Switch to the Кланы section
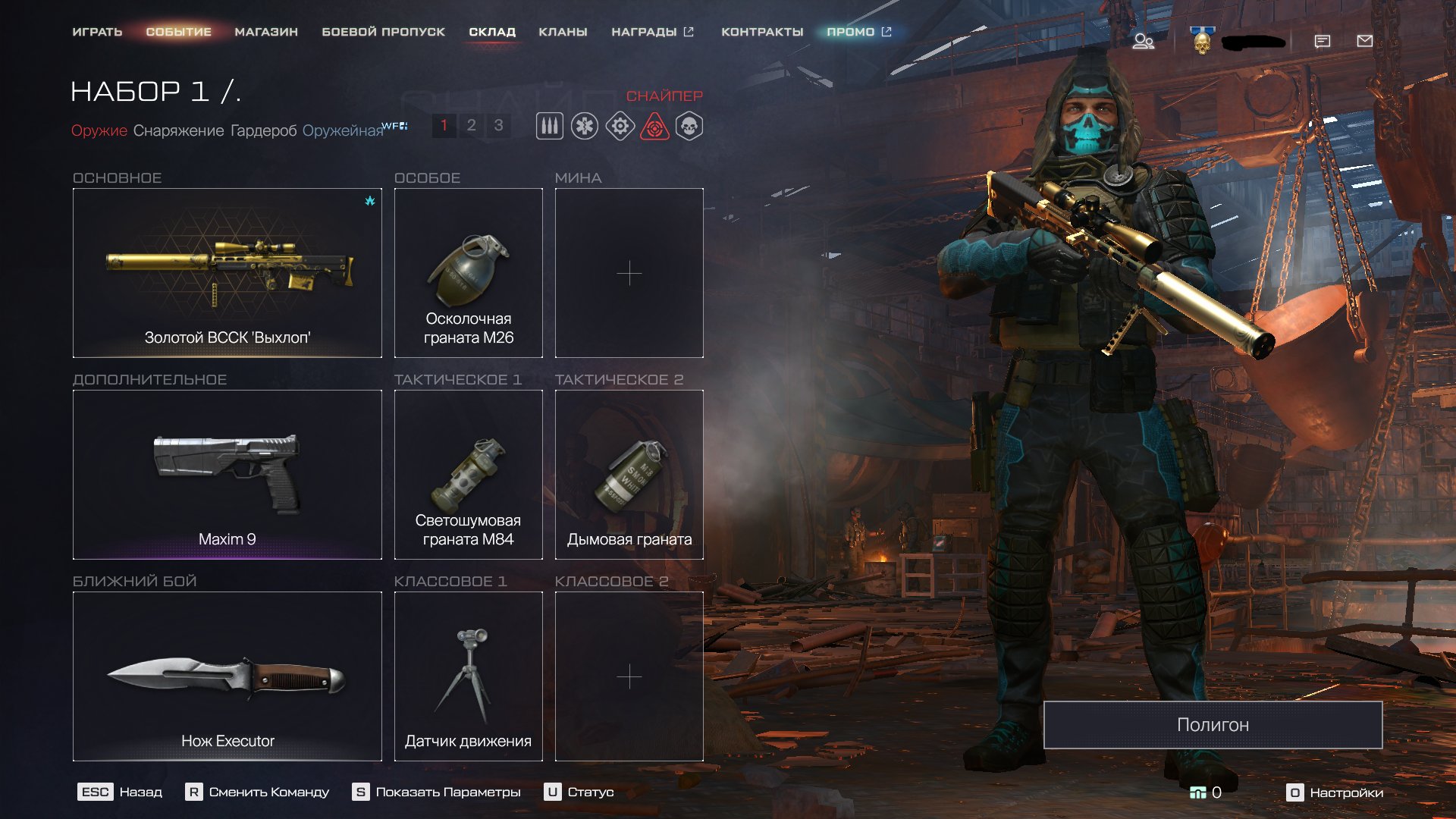This screenshot has width=1456, height=819. pos(563,32)
